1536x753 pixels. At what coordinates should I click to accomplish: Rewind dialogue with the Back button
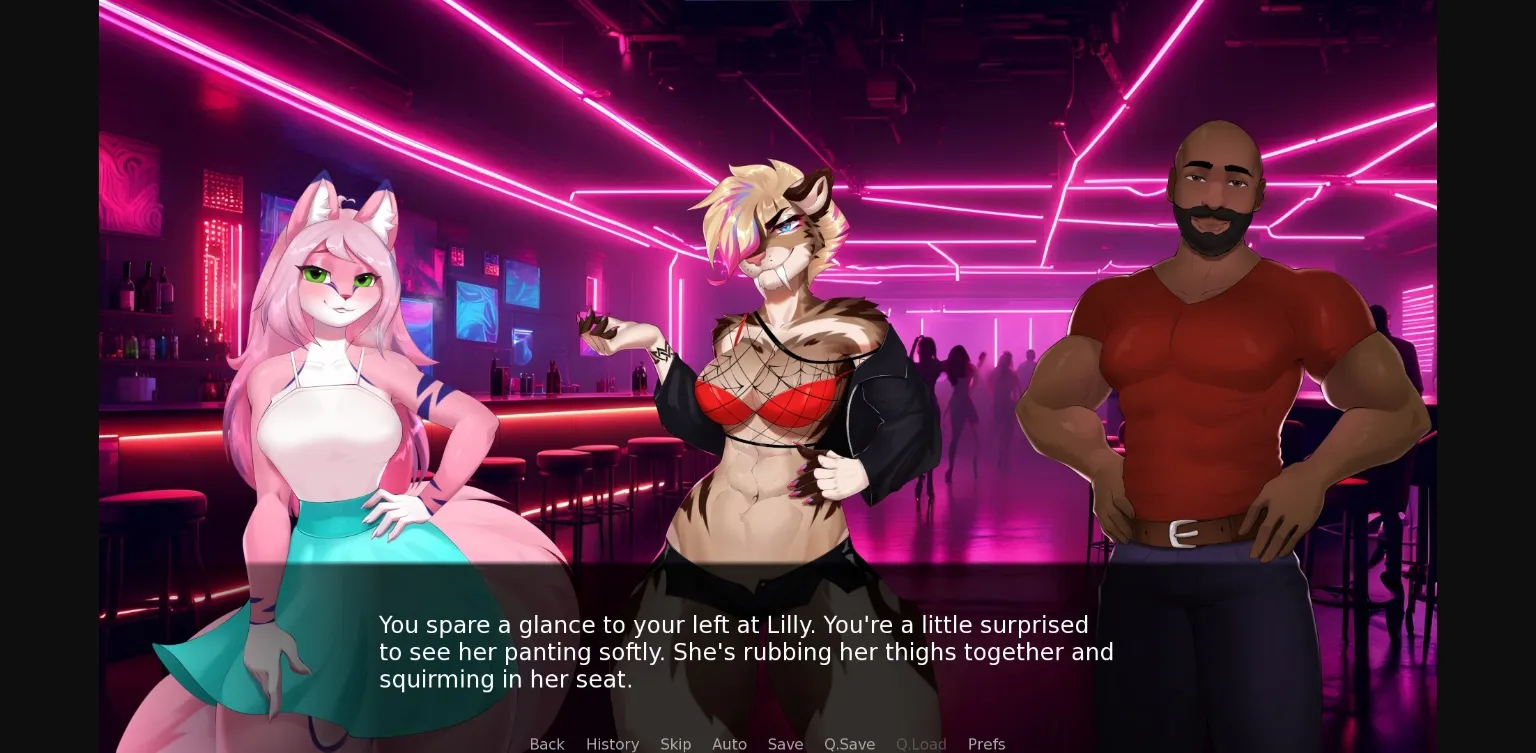click(546, 744)
